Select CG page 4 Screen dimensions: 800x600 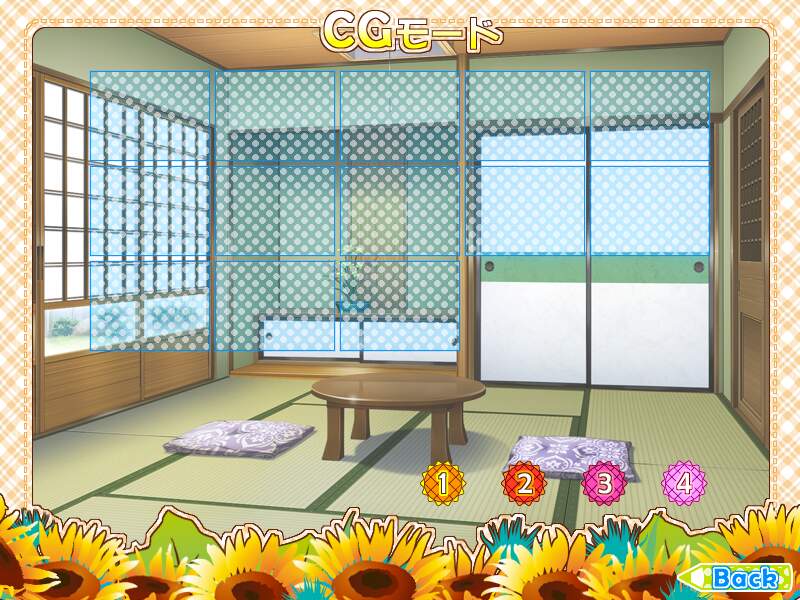click(x=684, y=483)
